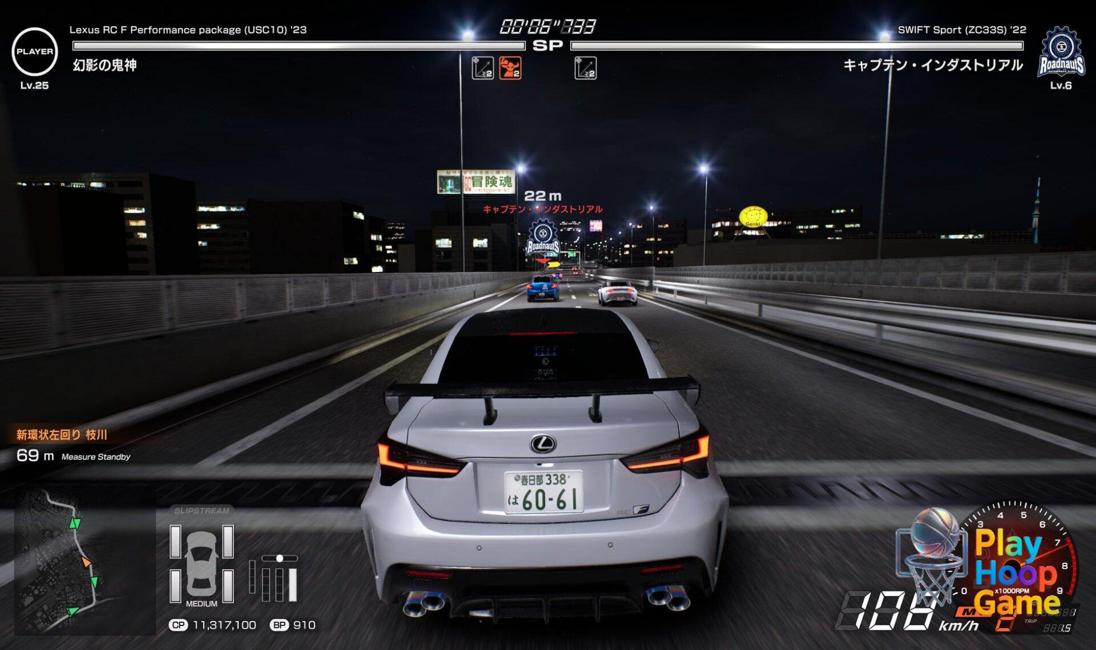Click the PLAYER badge circle
Screen dimensions: 1096x650
[x=35, y=51]
